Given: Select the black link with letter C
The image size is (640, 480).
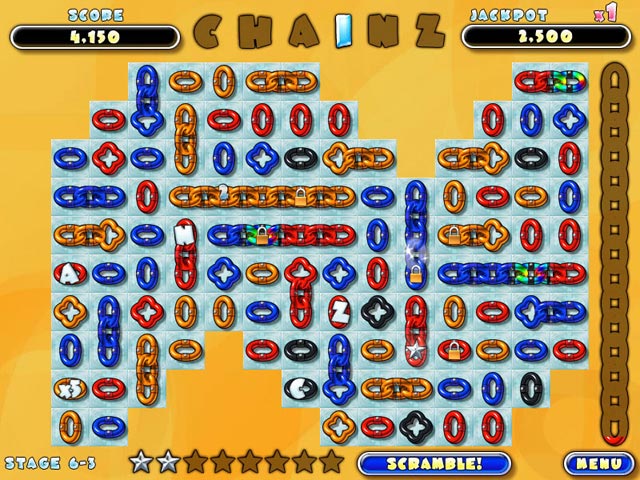Looking at the screenshot, I should coord(299,387).
